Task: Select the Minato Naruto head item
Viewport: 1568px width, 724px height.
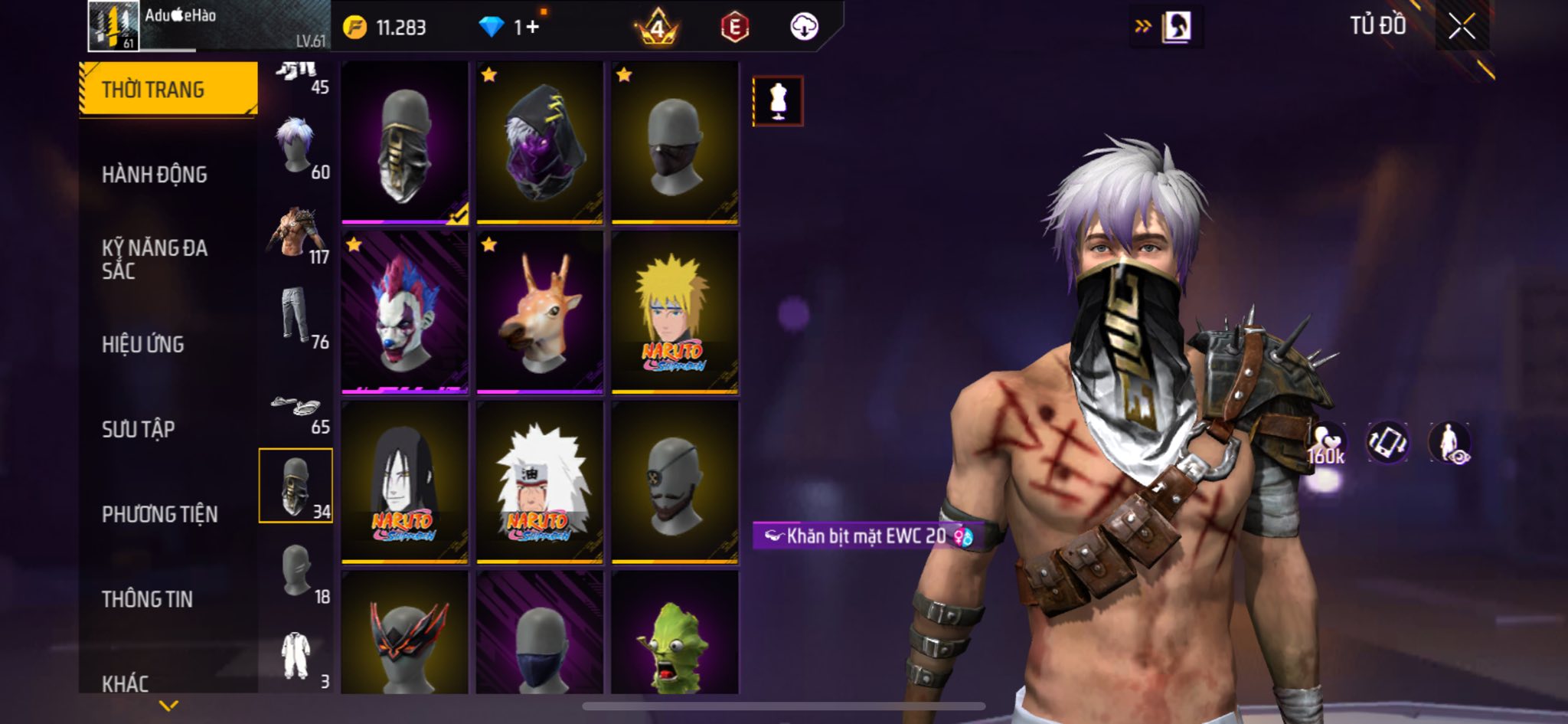Action: [x=675, y=312]
